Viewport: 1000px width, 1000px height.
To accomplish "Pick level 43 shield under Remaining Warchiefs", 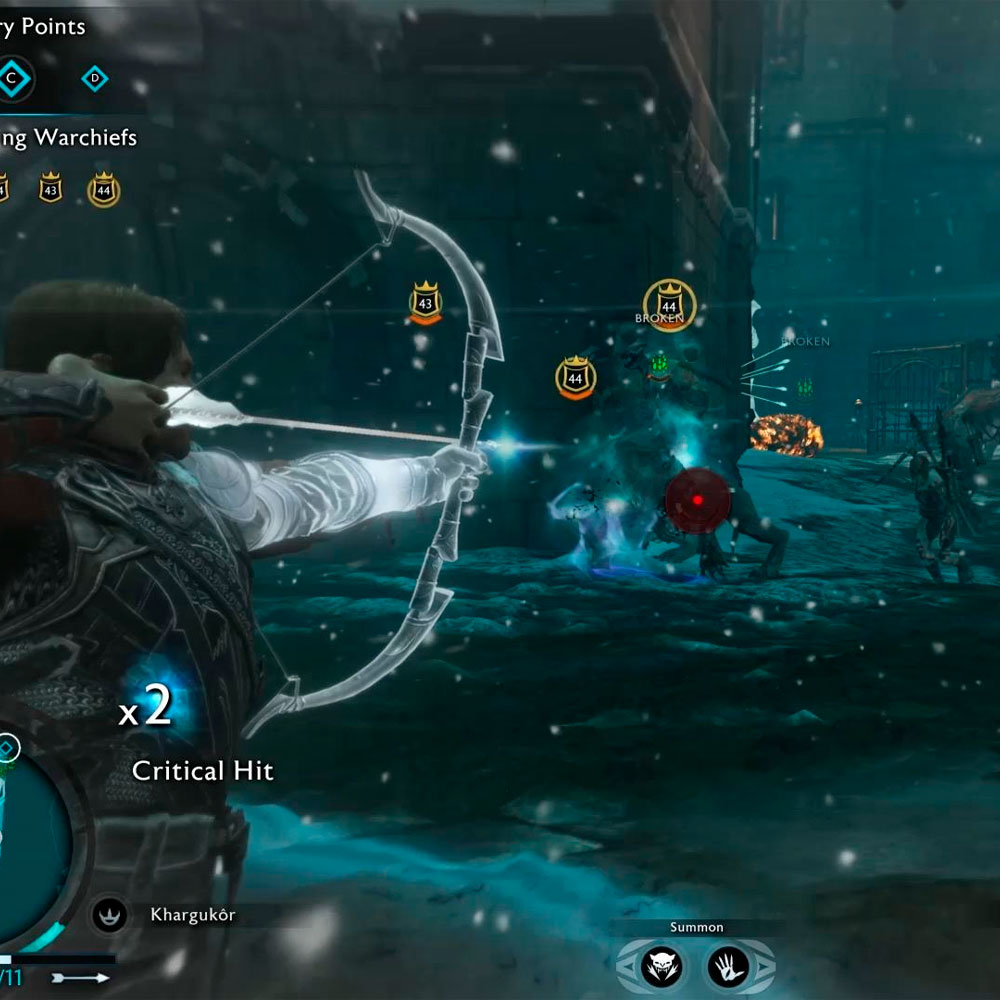I will (50, 187).
